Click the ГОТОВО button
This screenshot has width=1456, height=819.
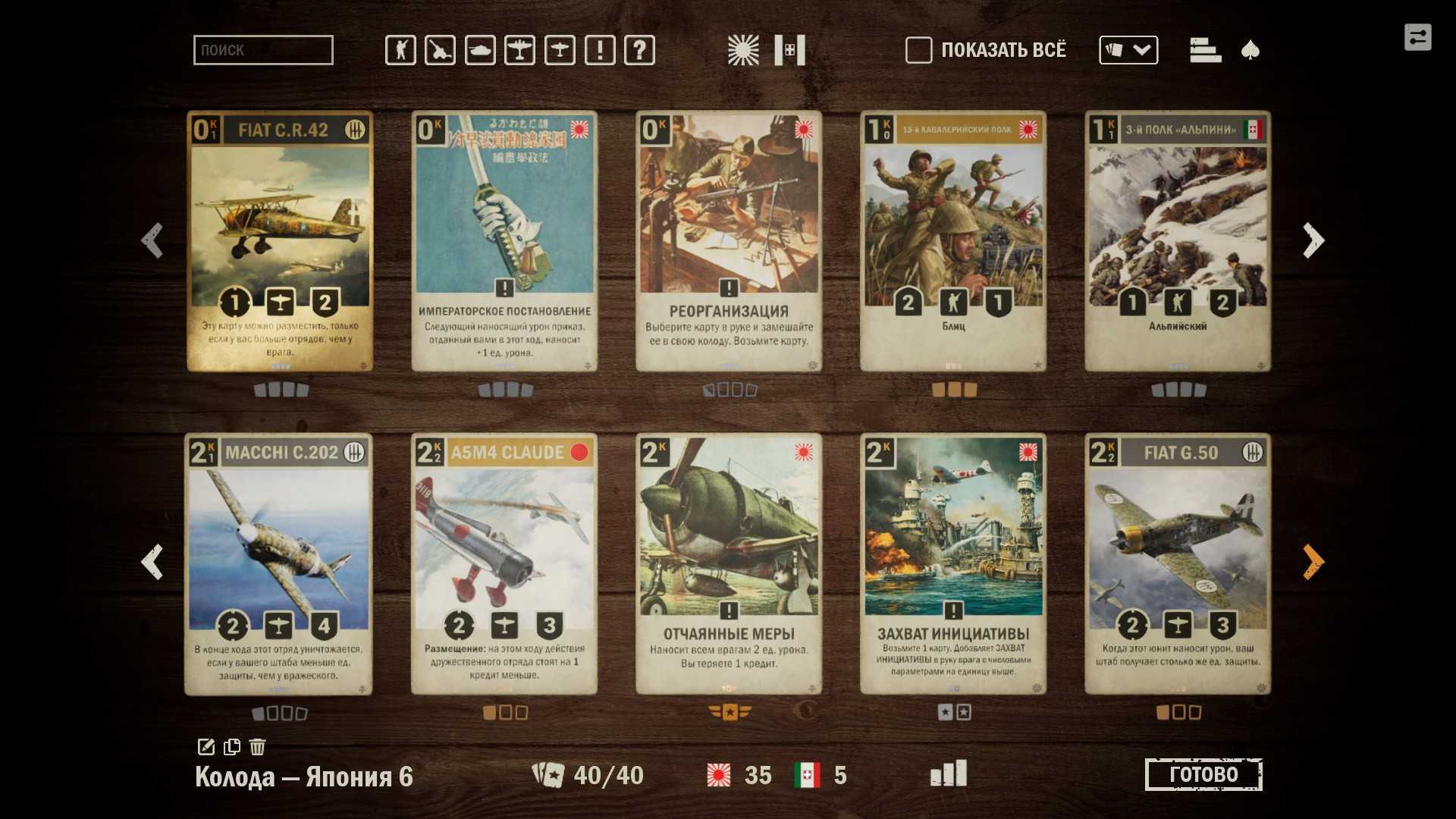pos(1203,774)
